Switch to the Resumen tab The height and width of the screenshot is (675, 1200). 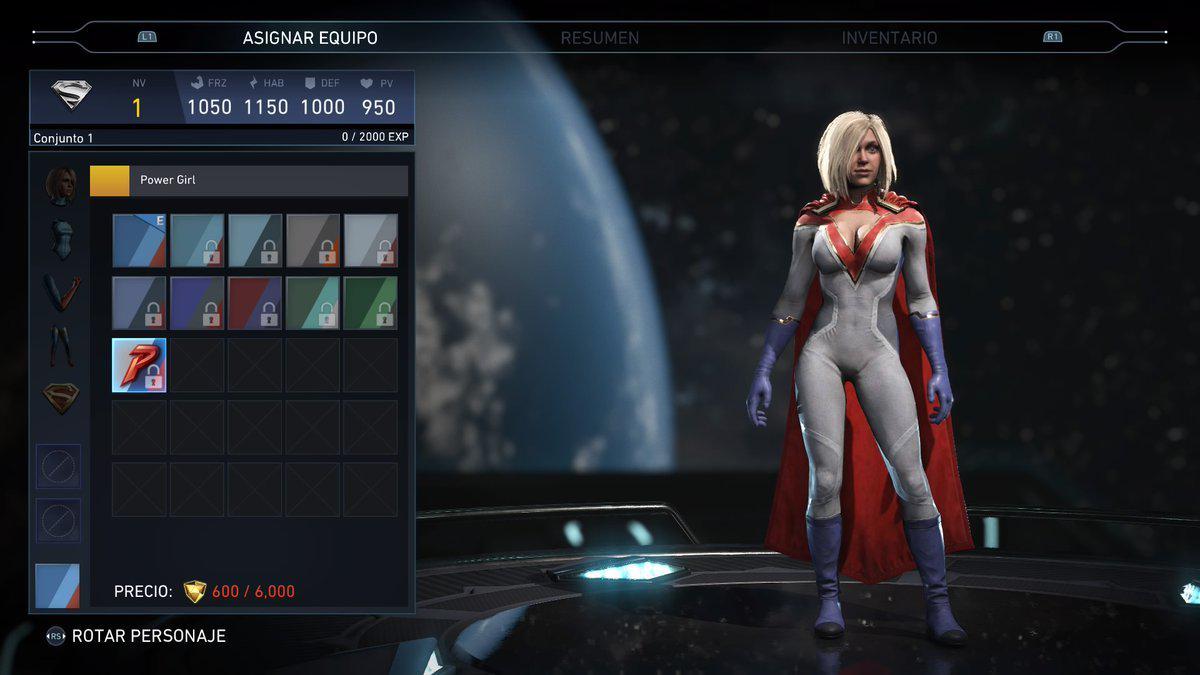click(599, 38)
